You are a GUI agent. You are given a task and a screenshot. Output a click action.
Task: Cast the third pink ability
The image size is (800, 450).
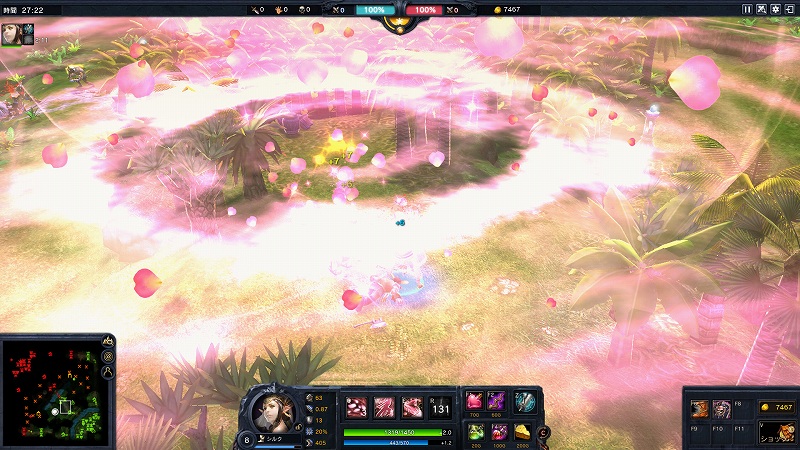tap(411, 407)
